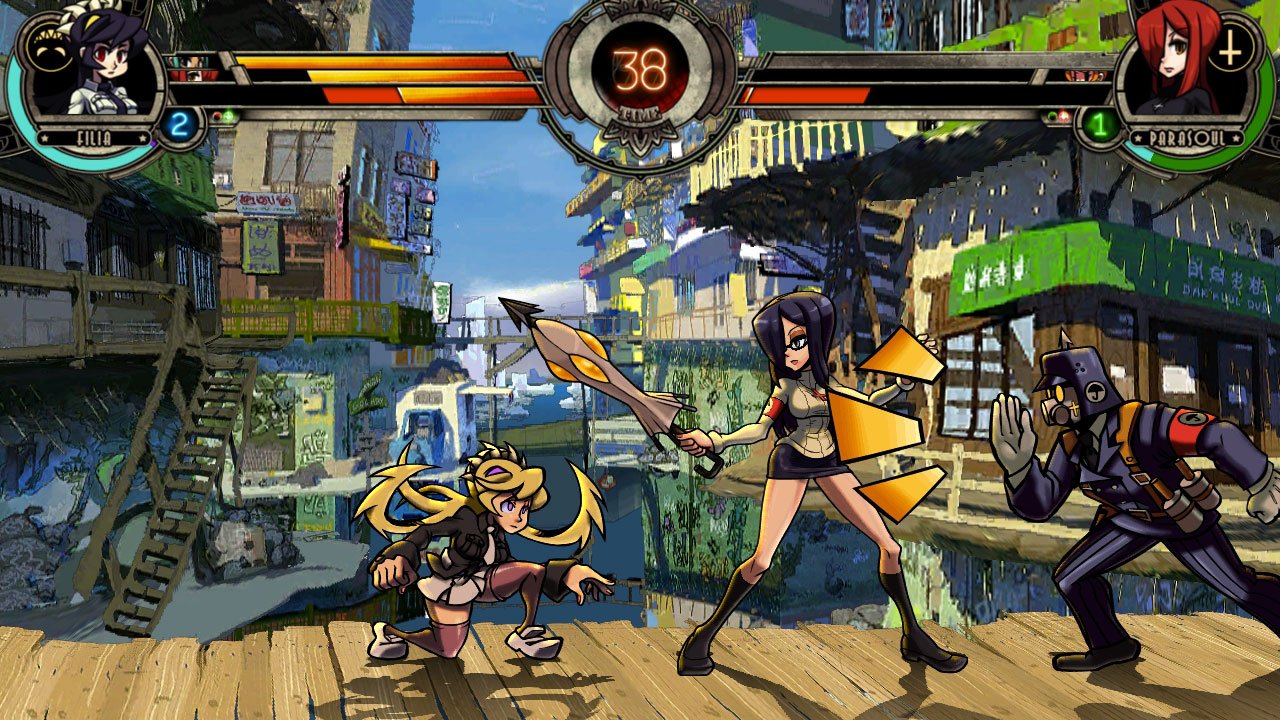Expand Parasoul's green level counter showing 1

click(x=1101, y=124)
